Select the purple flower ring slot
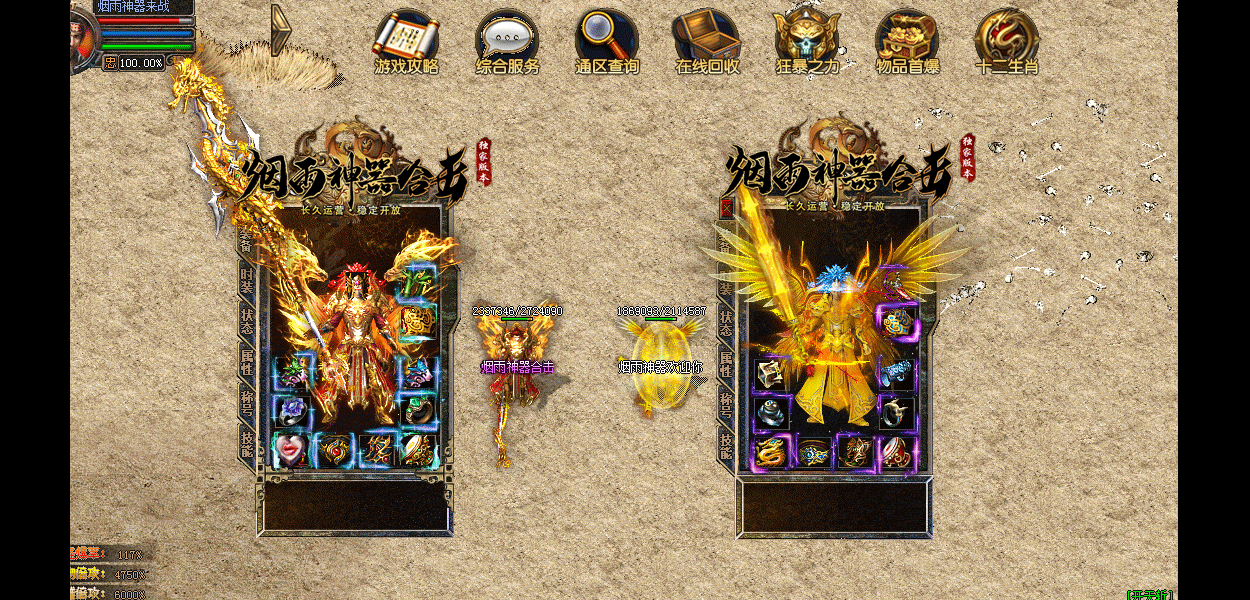 coord(291,411)
